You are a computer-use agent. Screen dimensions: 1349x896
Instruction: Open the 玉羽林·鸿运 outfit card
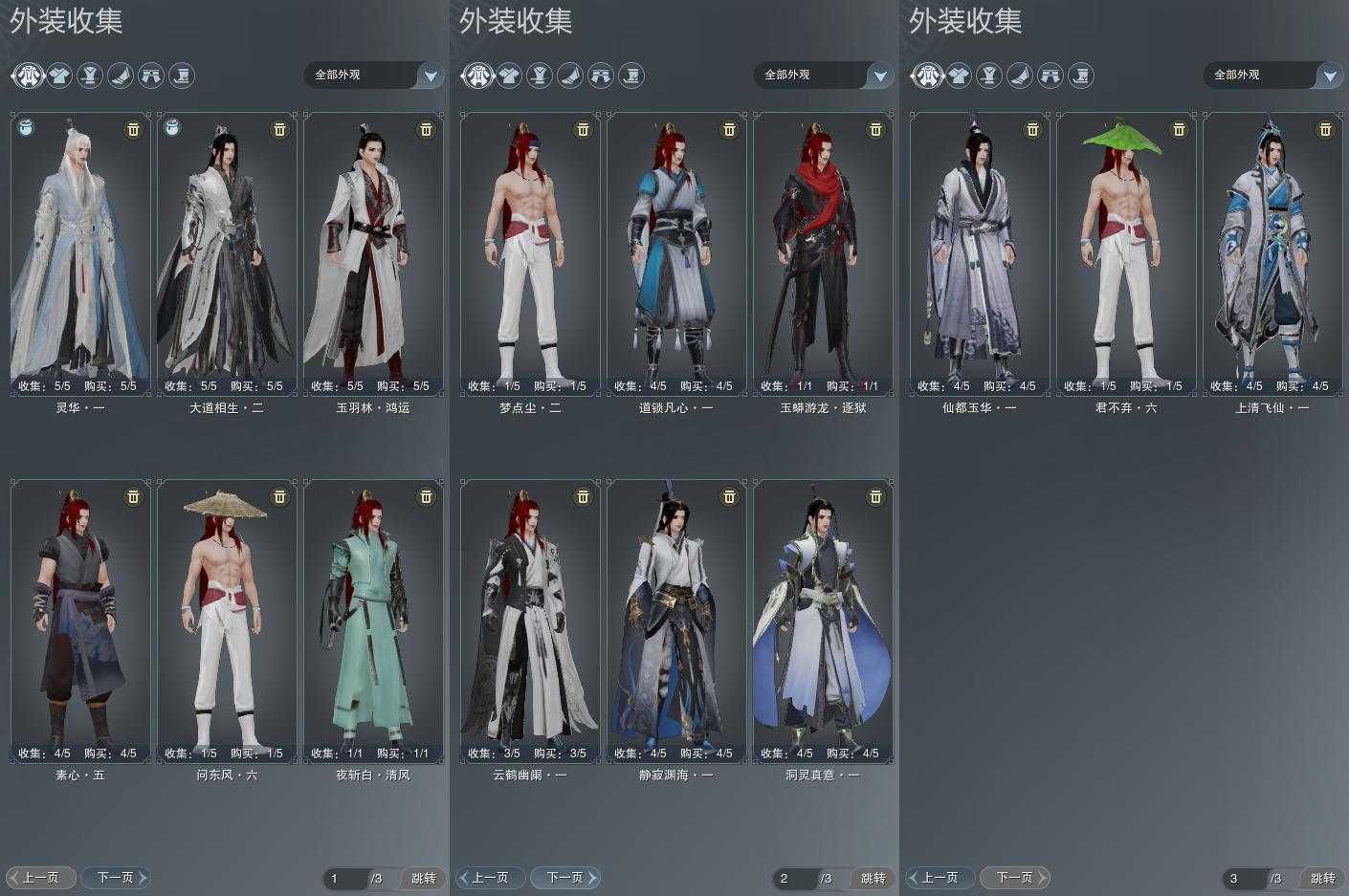(x=373, y=253)
